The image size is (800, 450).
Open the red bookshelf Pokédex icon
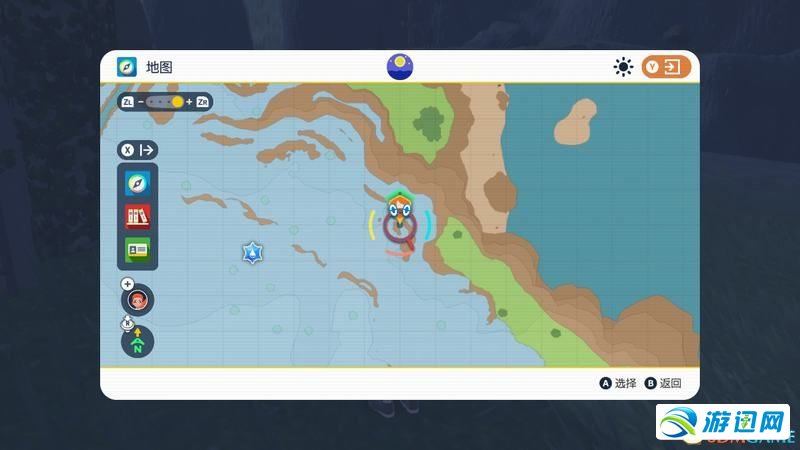click(137, 216)
